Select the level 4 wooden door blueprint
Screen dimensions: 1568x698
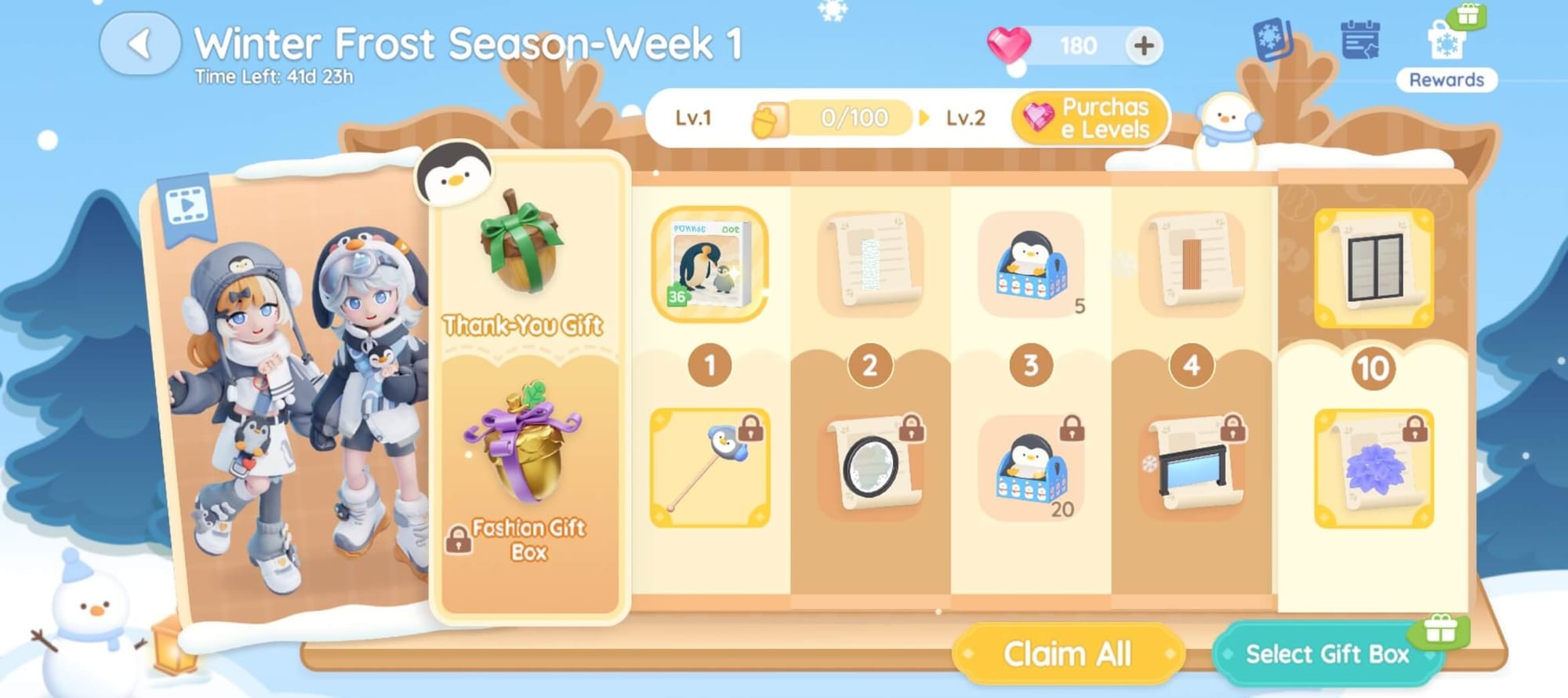click(1192, 265)
